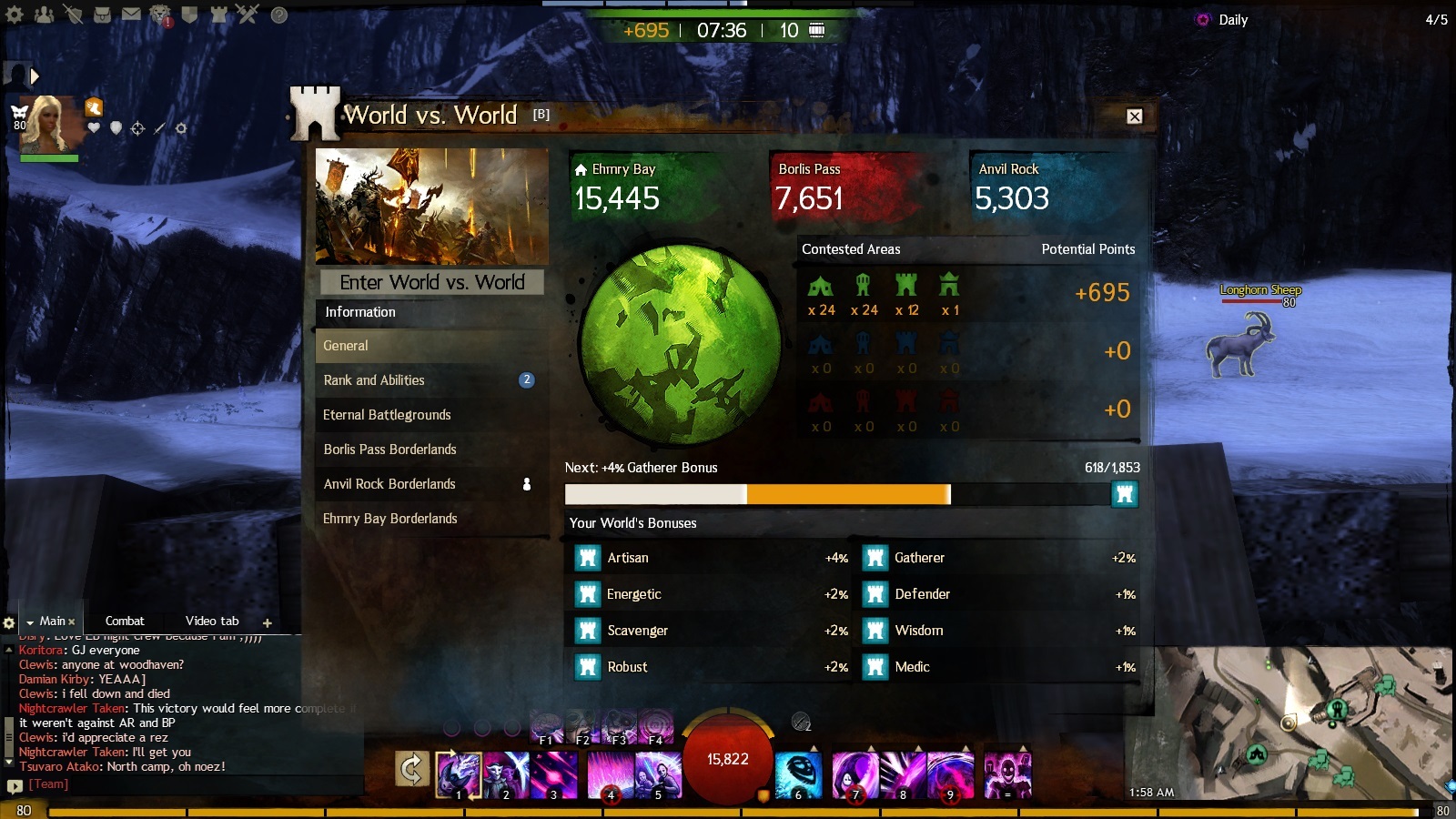Add a new chat tab
This screenshot has height=819, width=1456.
click(268, 623)
